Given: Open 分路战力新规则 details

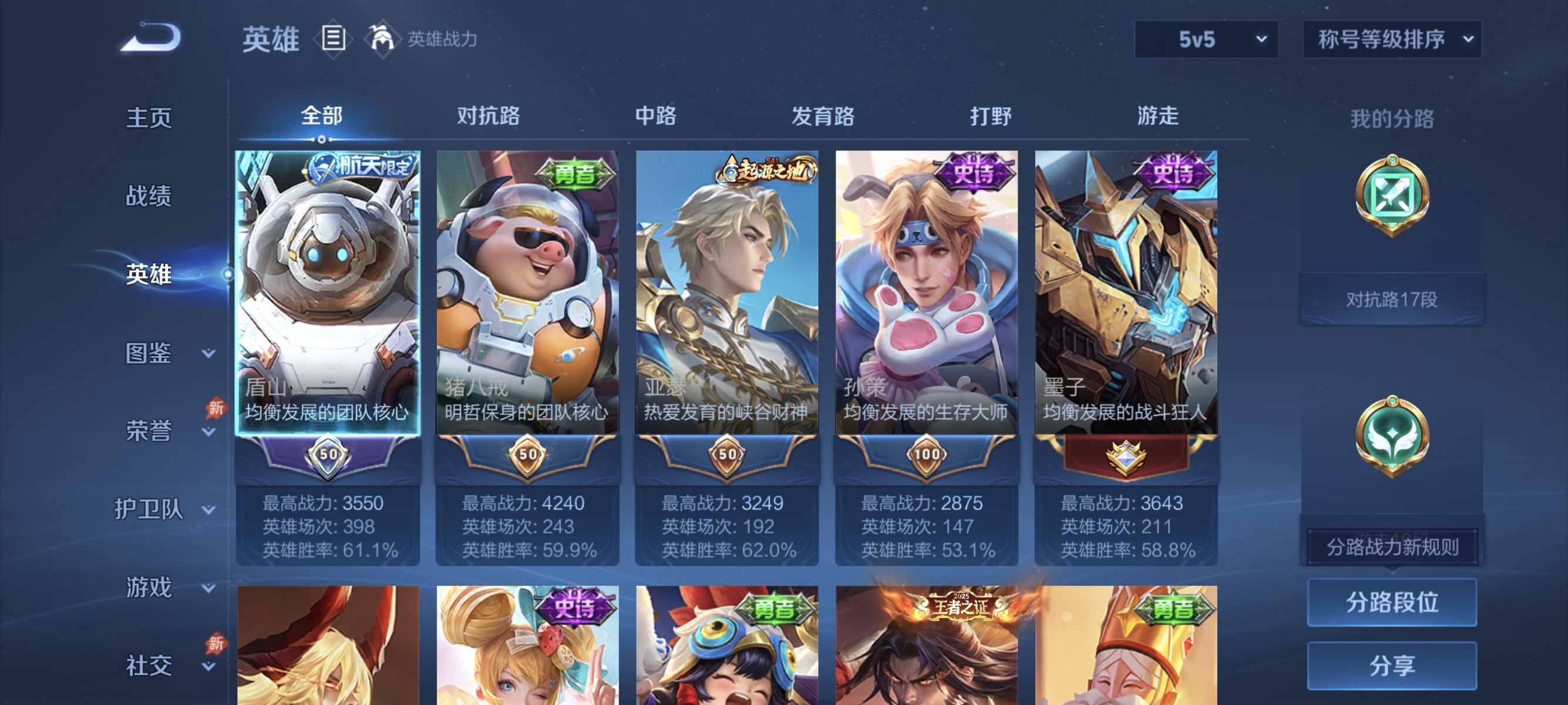Looking at the screenshot, I should click(x=1392, y=545).
